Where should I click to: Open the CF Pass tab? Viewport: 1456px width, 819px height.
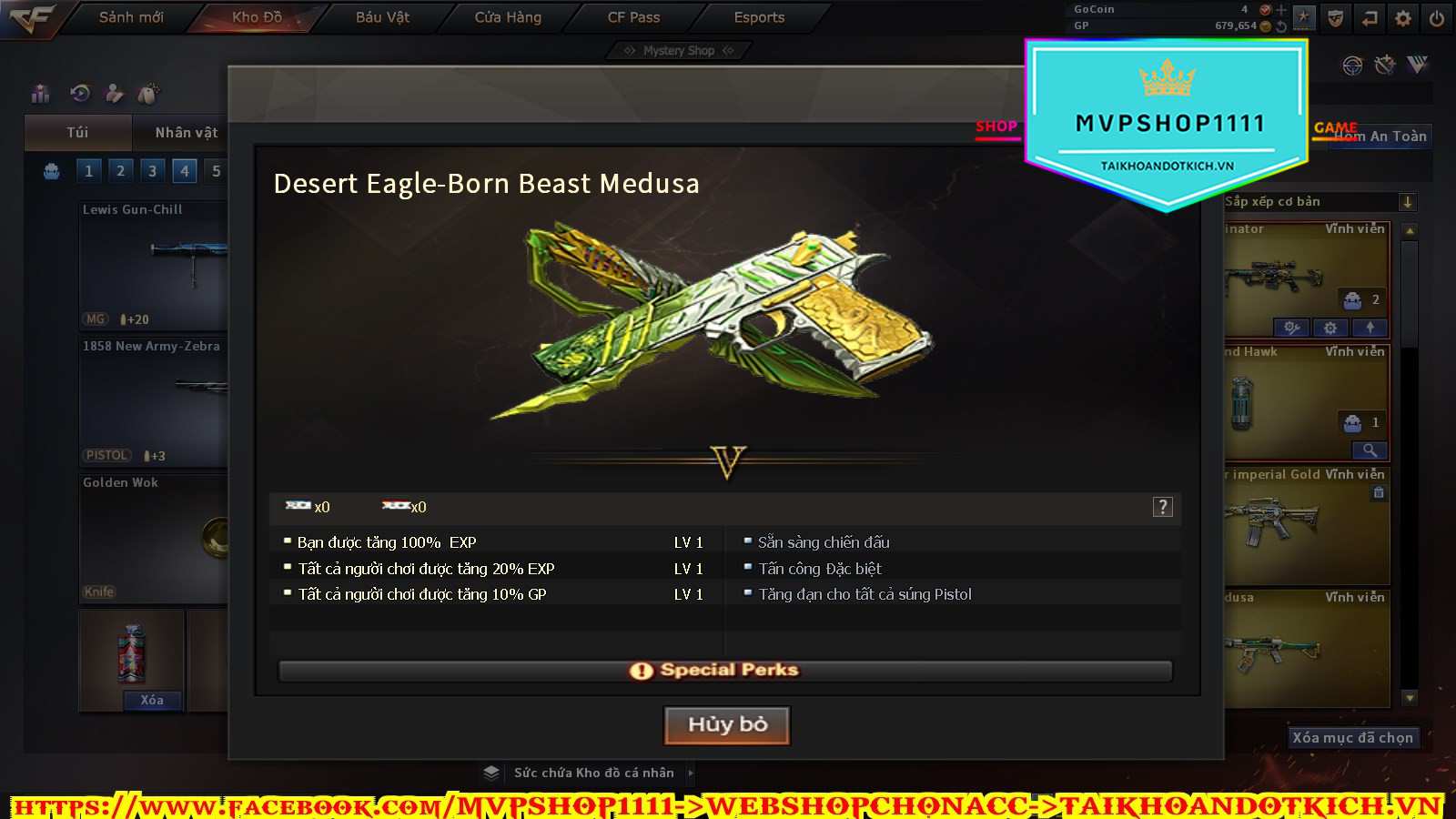click(633, 17)
